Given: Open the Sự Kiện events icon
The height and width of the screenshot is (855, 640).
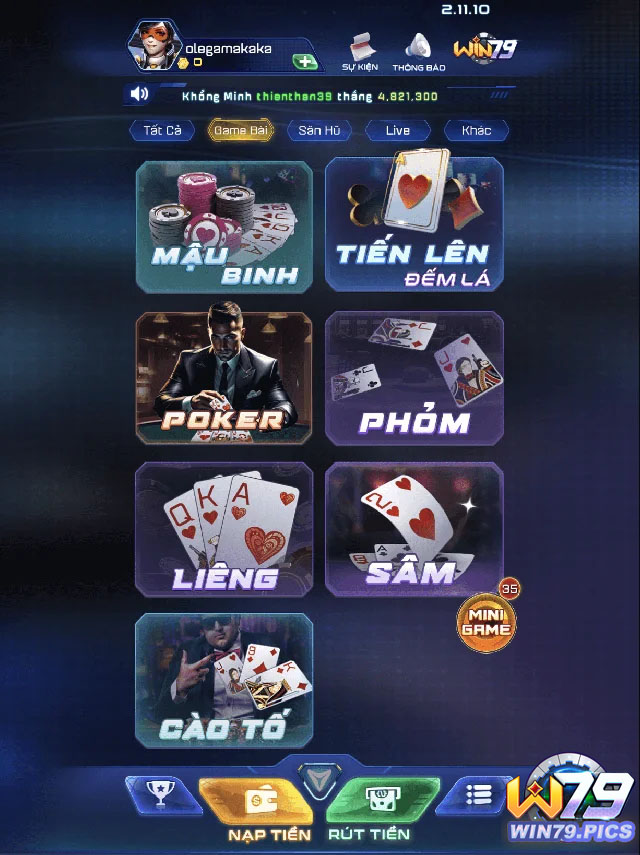Looking at the screenshot, I should pyautogui.click(x=360, y=51).
